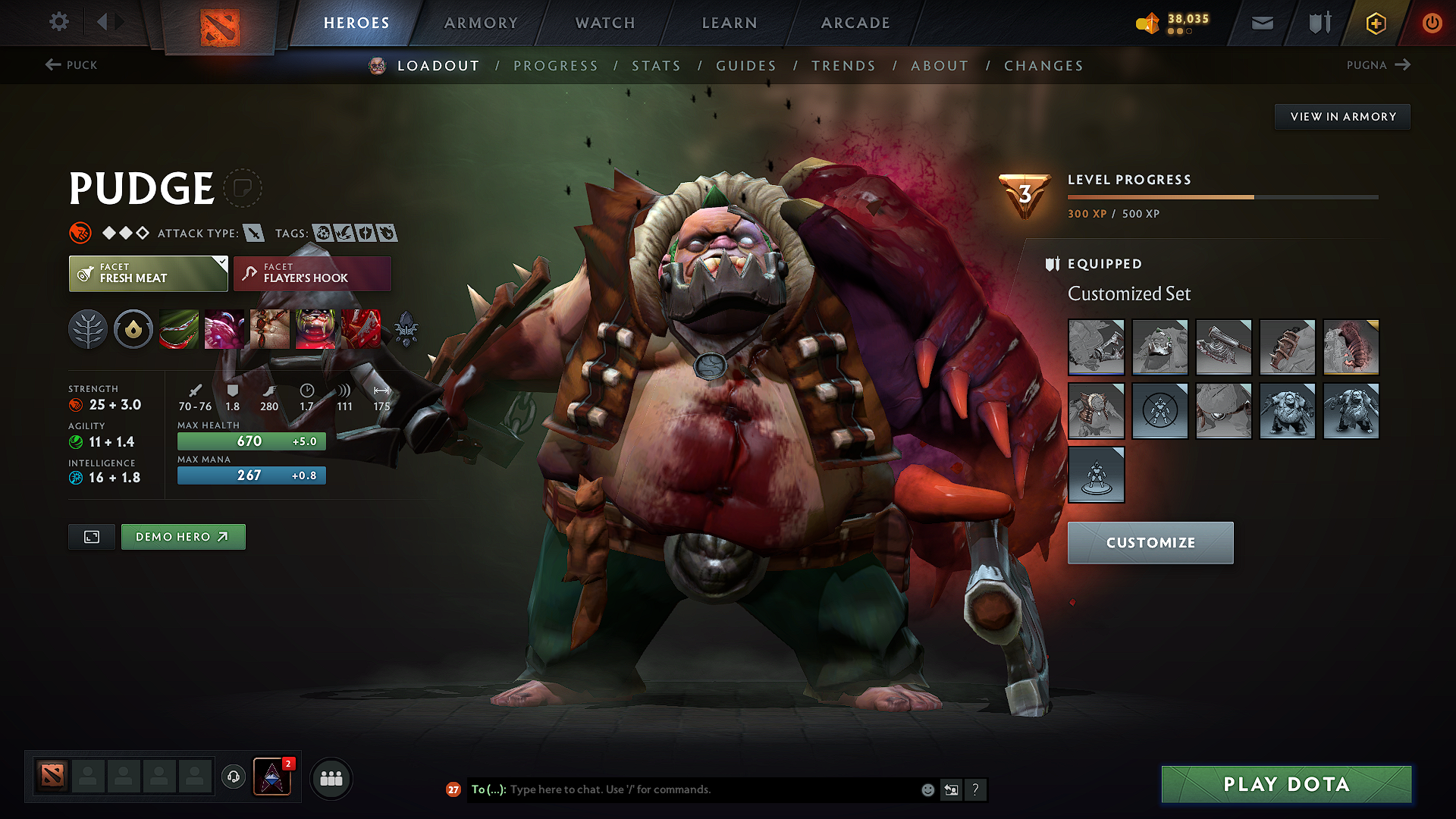Screen dimensions: 1456x819
Task: Switch to the STATS tab
Action: point(657,66)
